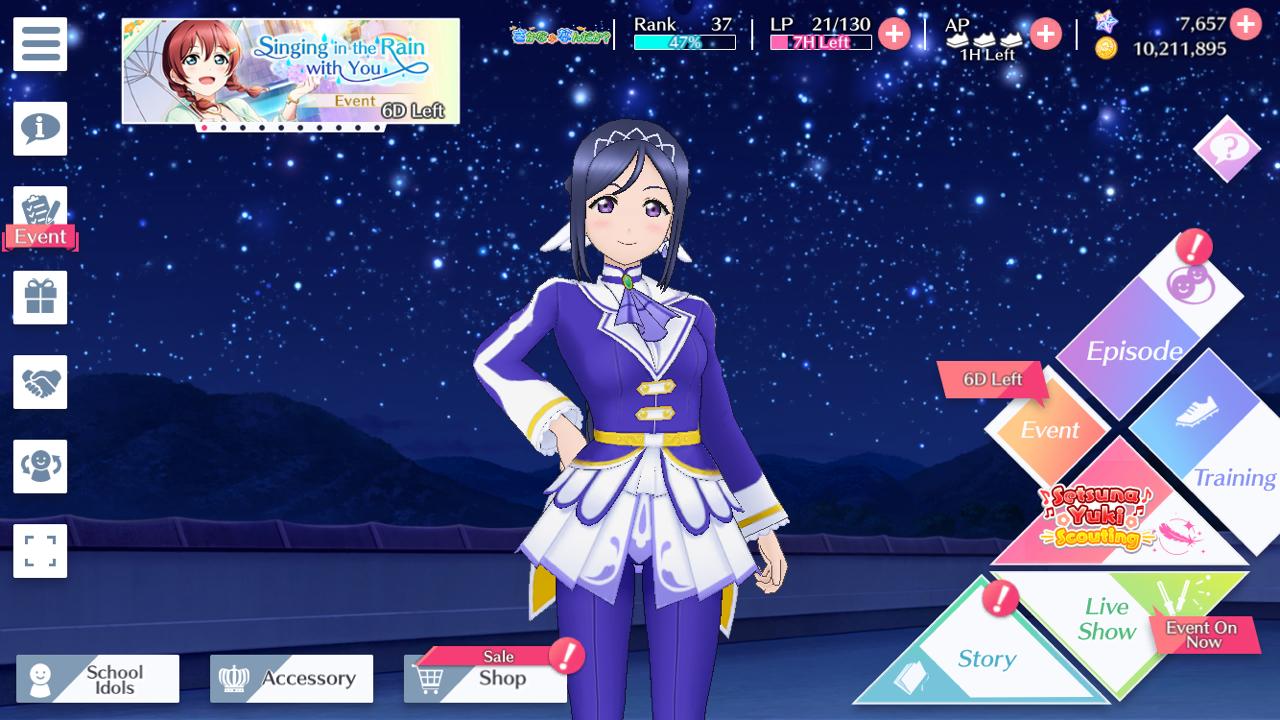Add AP with the plus button
This screenshot has height=720, width=1280.
(1045, 34)
